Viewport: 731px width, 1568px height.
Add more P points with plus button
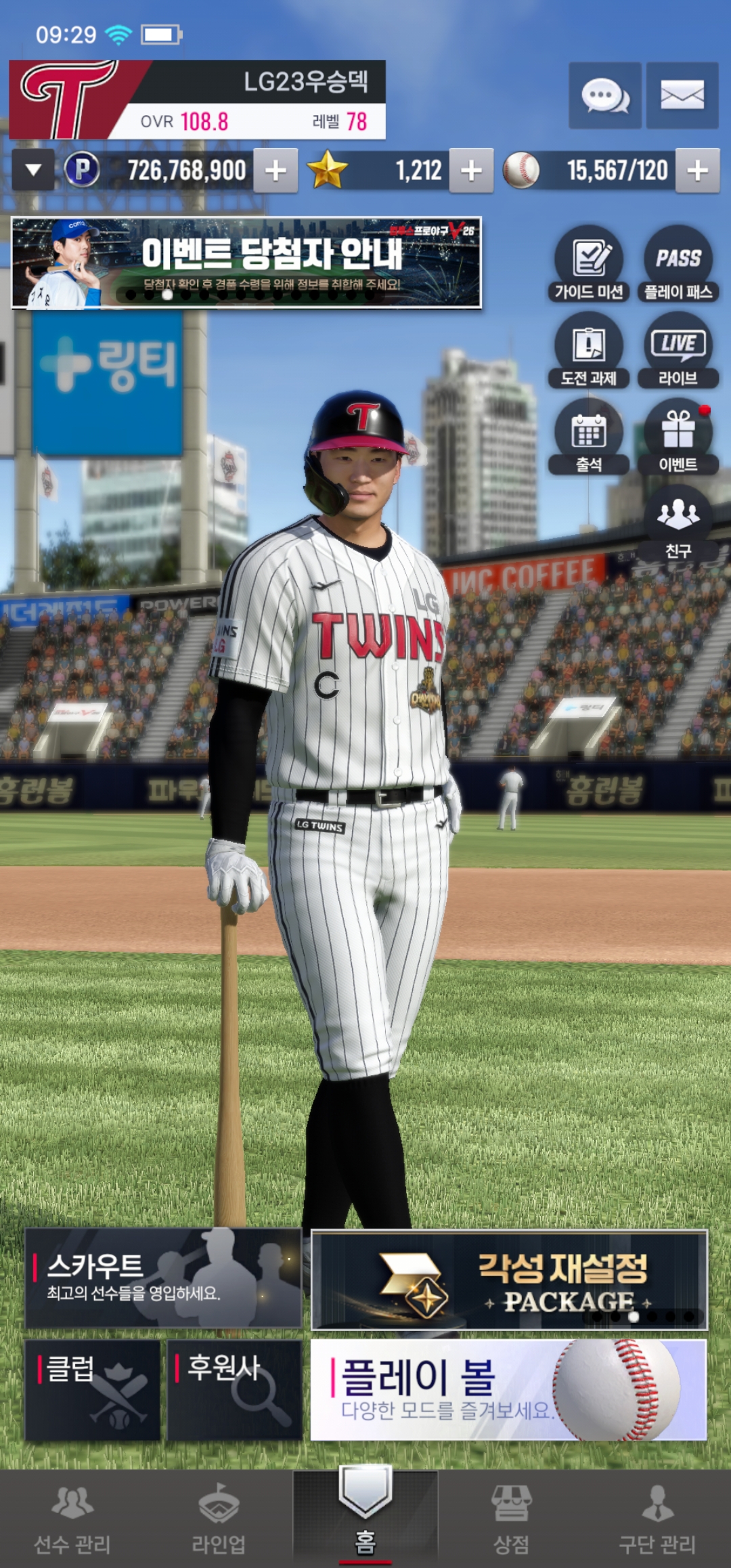click(x=275, y=171)
